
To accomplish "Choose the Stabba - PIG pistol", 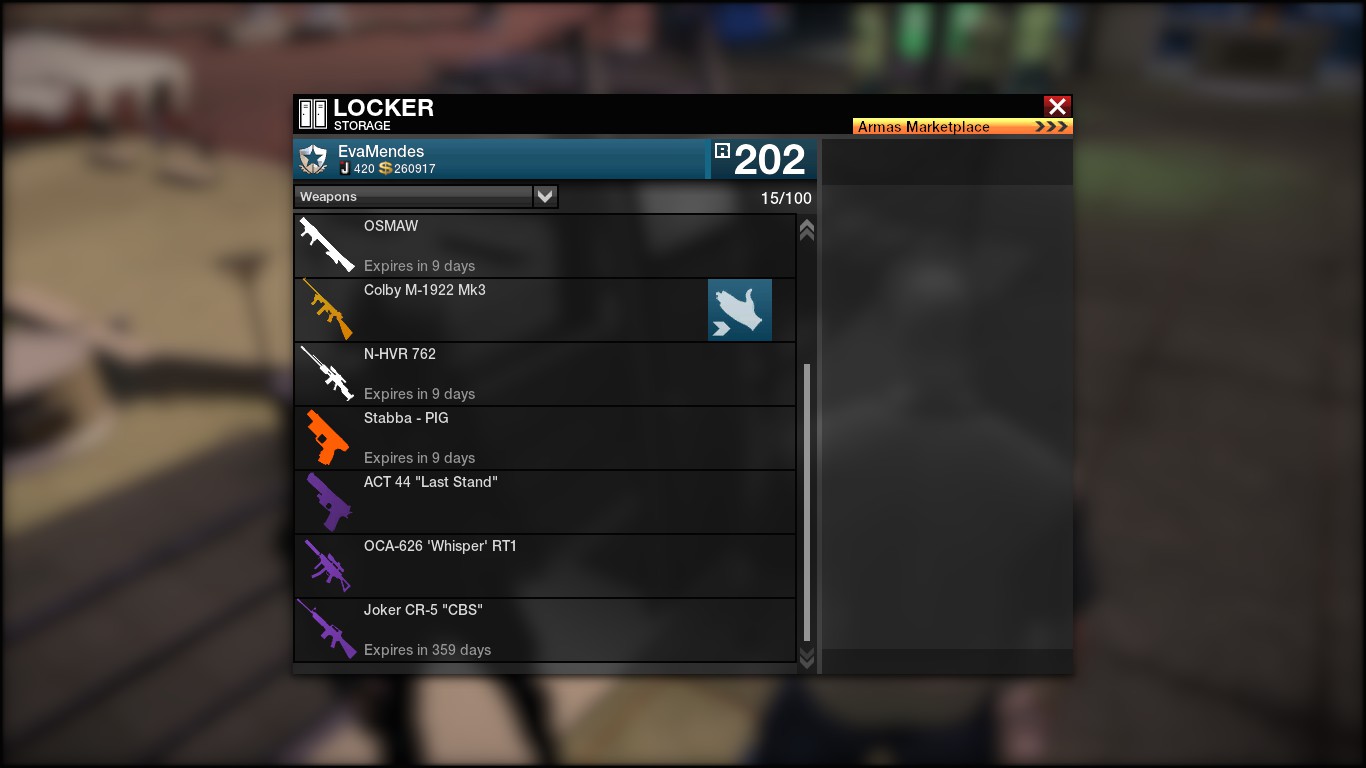I will (545, 438).
